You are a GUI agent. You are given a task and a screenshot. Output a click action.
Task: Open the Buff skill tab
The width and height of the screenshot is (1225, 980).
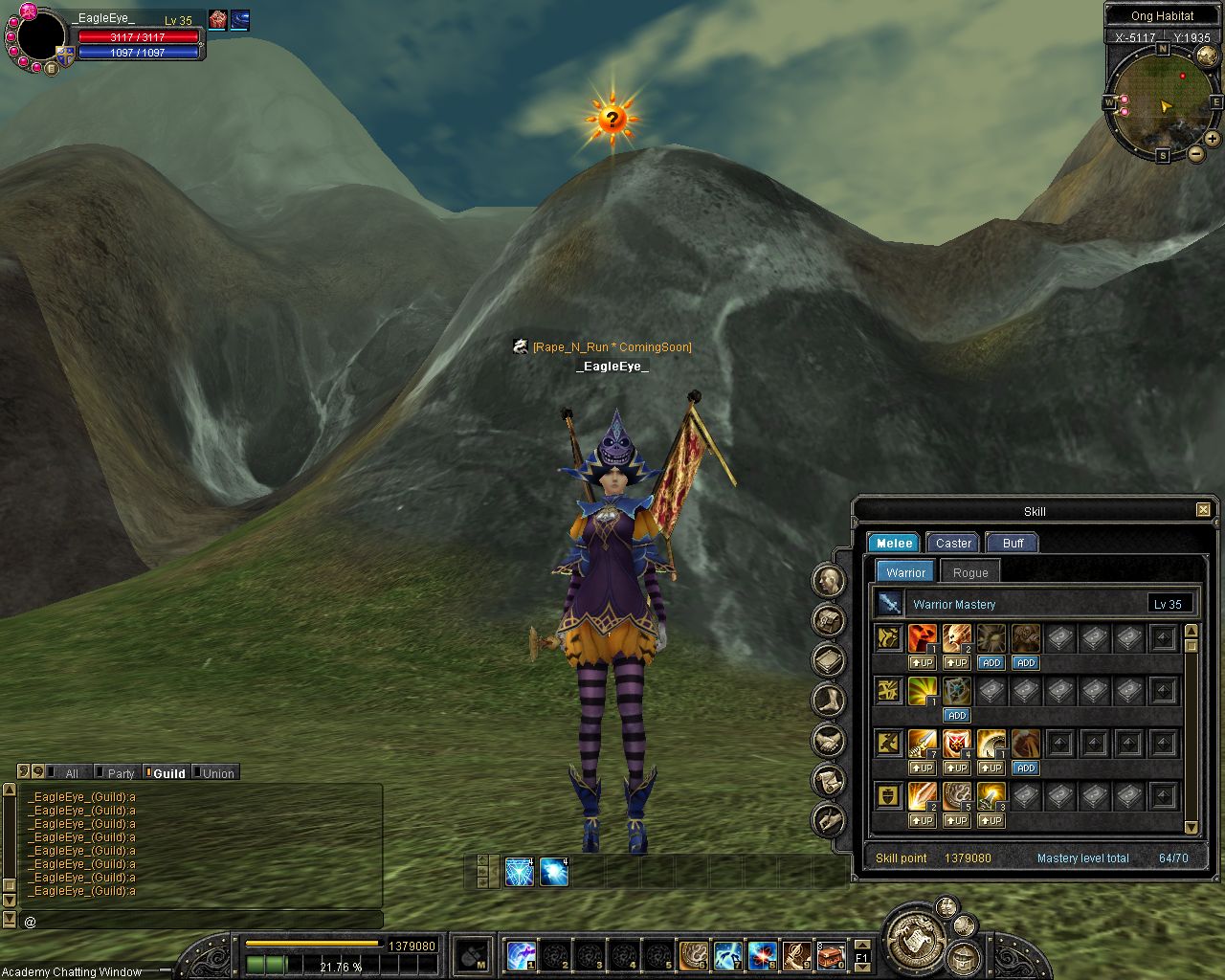pyautogui.click(x=1013, y=543)
